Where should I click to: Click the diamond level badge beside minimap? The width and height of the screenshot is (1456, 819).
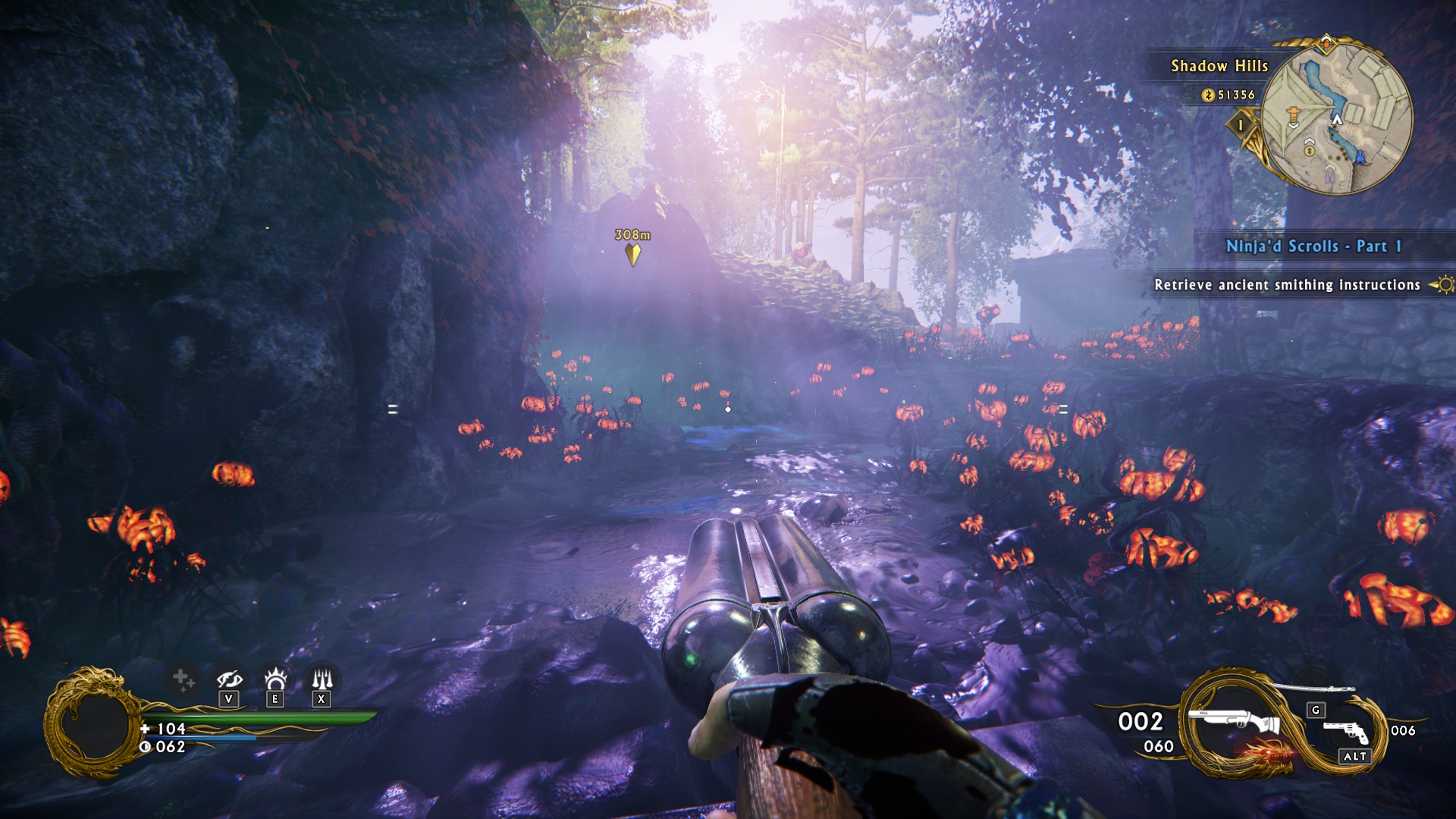tap(1241, 124)
